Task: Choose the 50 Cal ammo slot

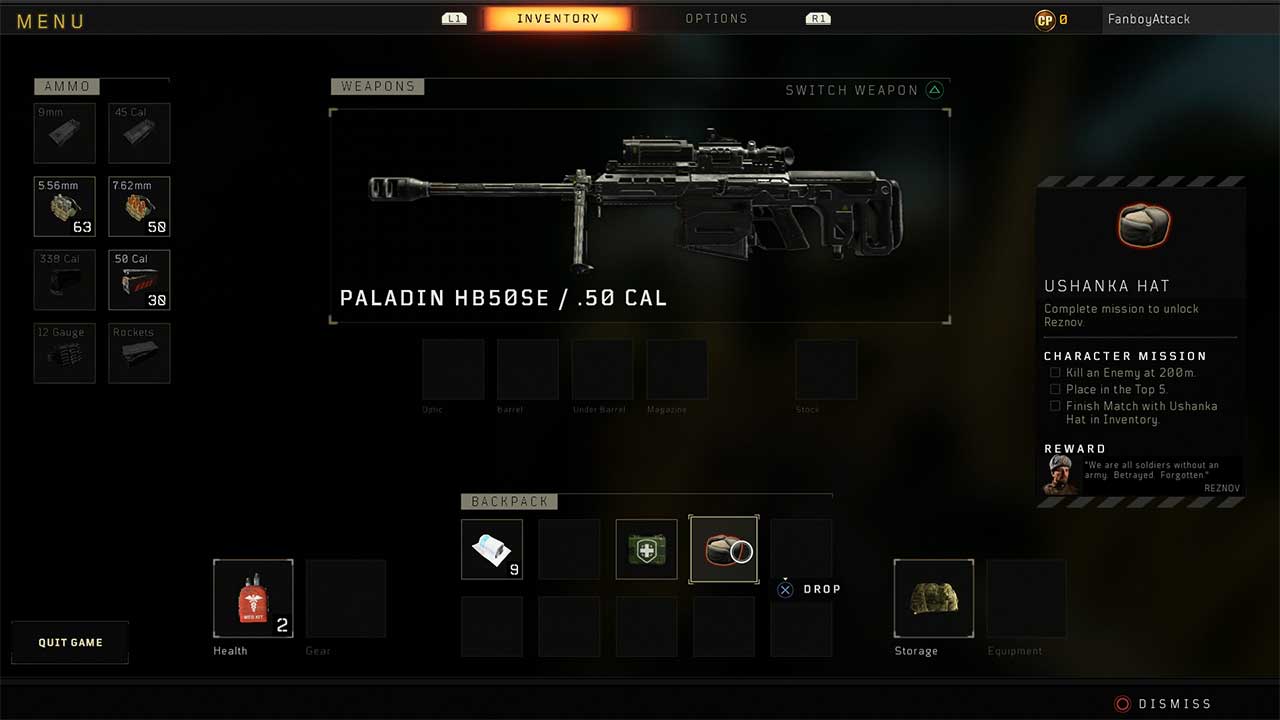Action: pos(139,280)
